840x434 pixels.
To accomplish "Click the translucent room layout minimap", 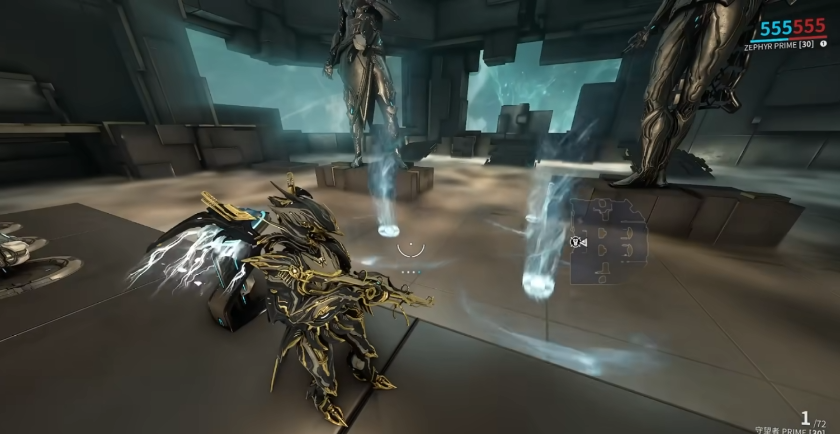I will 610,241.
